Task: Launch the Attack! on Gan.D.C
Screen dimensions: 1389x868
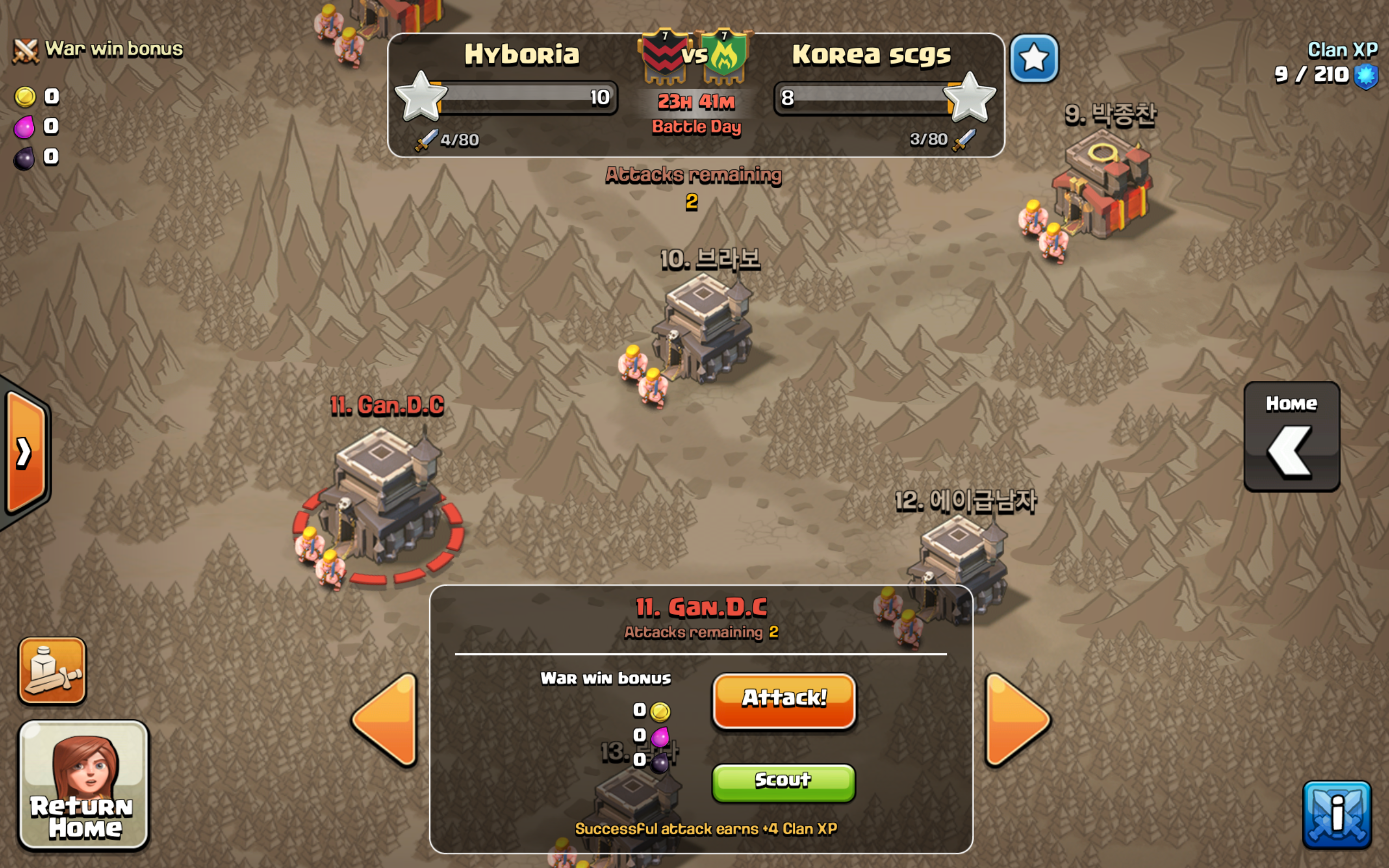Action: tap(783, 700)
